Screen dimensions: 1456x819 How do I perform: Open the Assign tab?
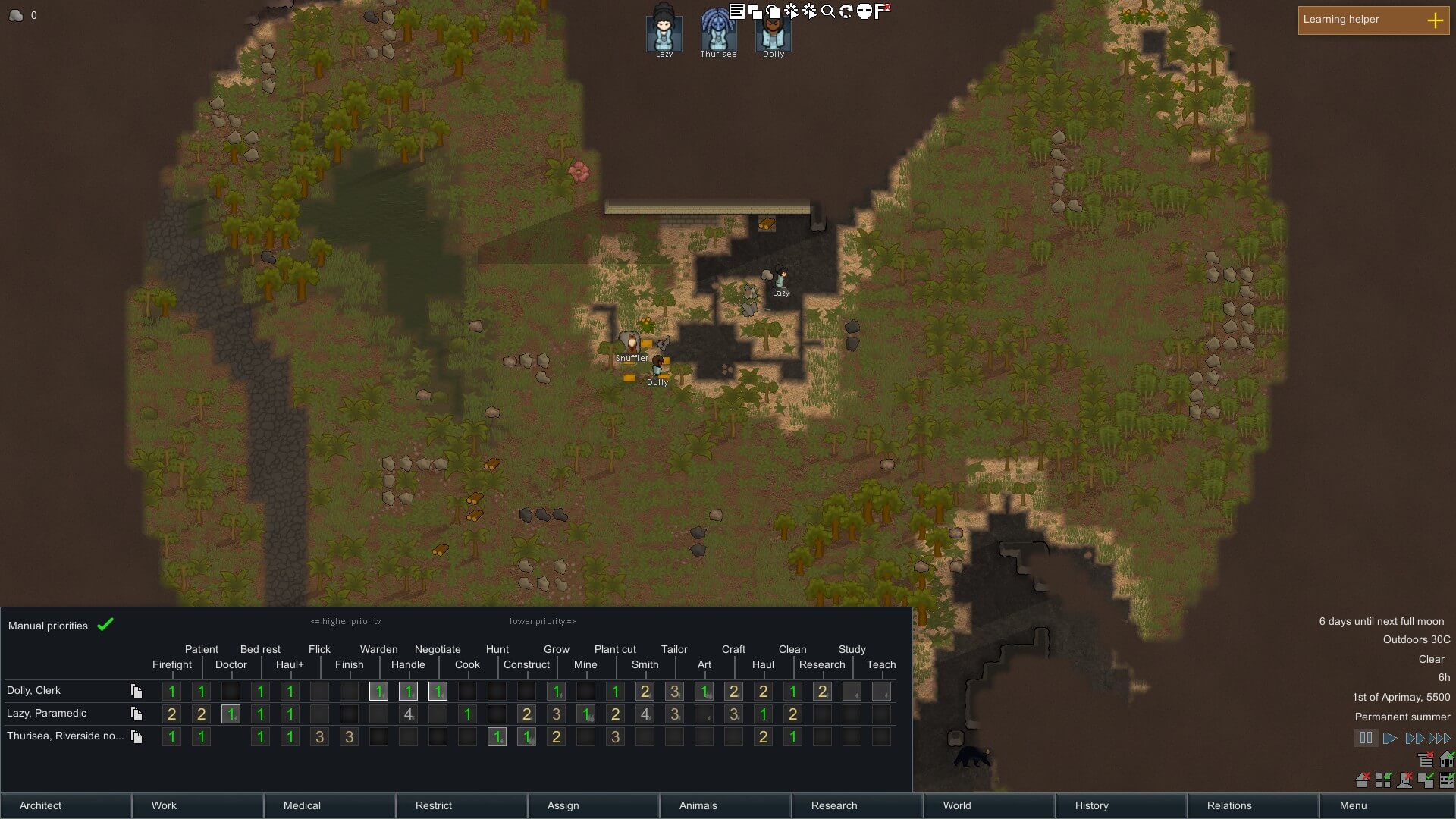point(593,805)
